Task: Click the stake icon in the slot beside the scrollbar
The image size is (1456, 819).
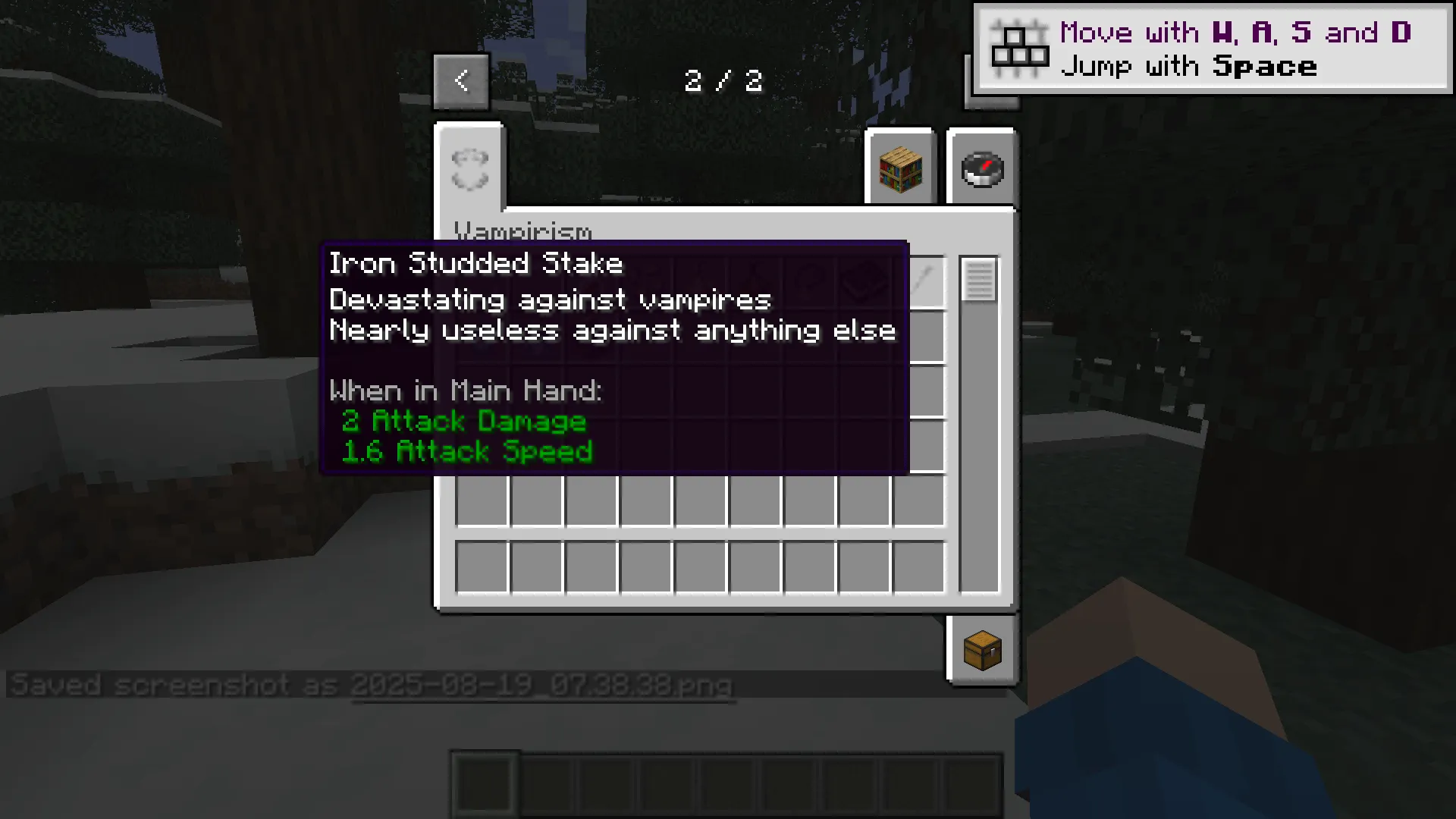Action: pos(924,282)
